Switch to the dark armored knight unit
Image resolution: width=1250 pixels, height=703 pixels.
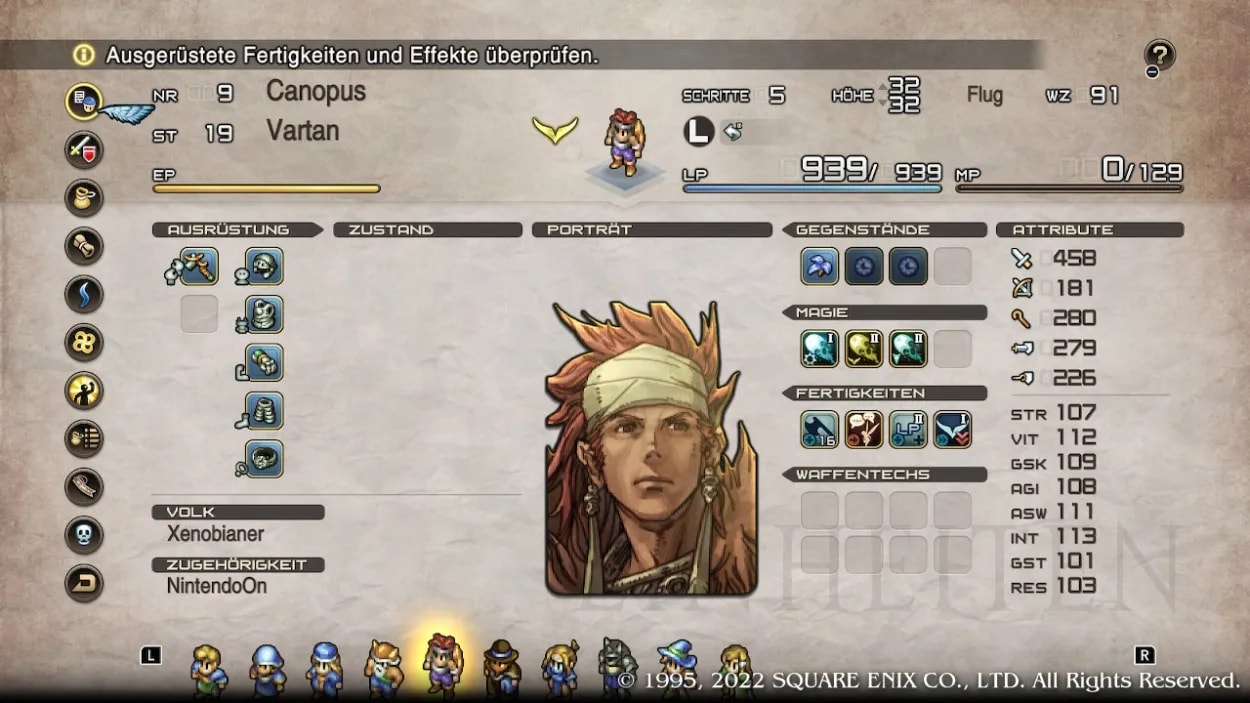618,666
